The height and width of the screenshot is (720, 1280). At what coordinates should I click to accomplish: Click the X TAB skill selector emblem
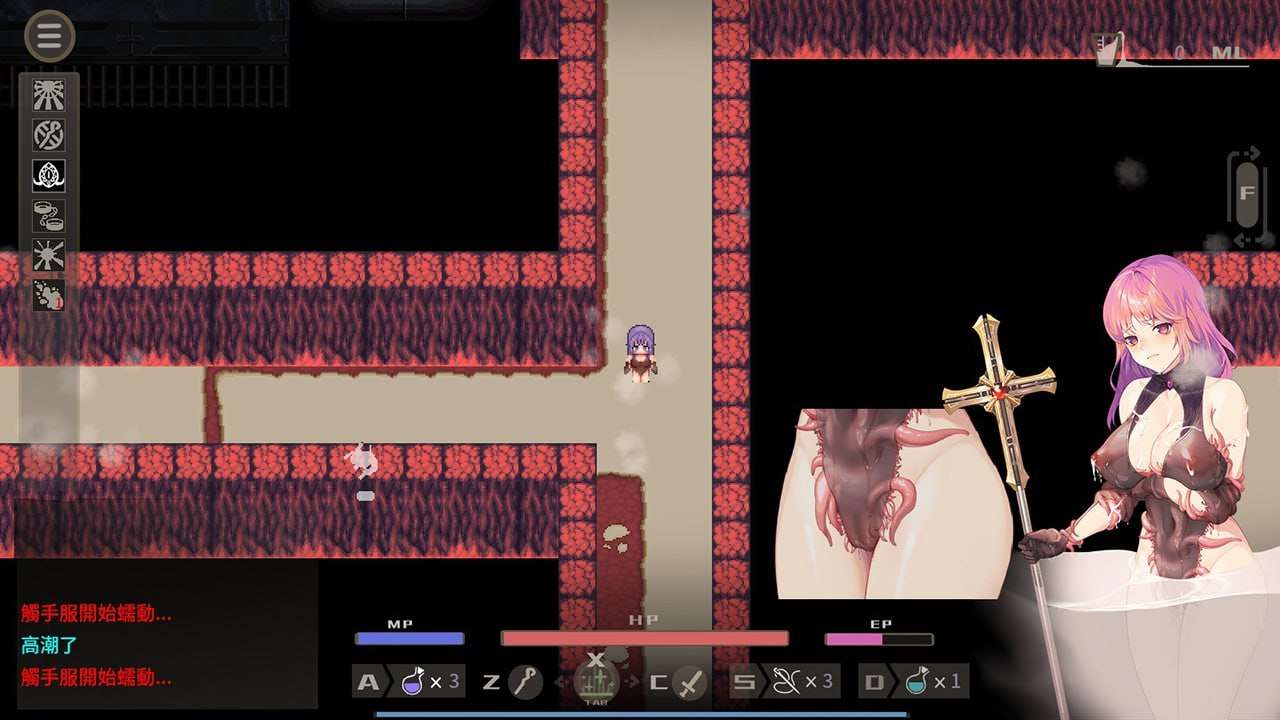click(x=595, y=682)
